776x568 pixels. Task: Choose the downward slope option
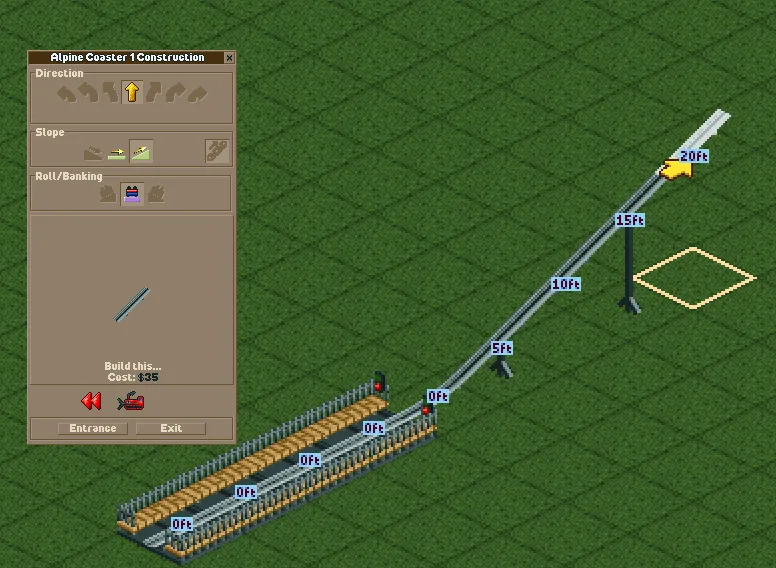93,151
